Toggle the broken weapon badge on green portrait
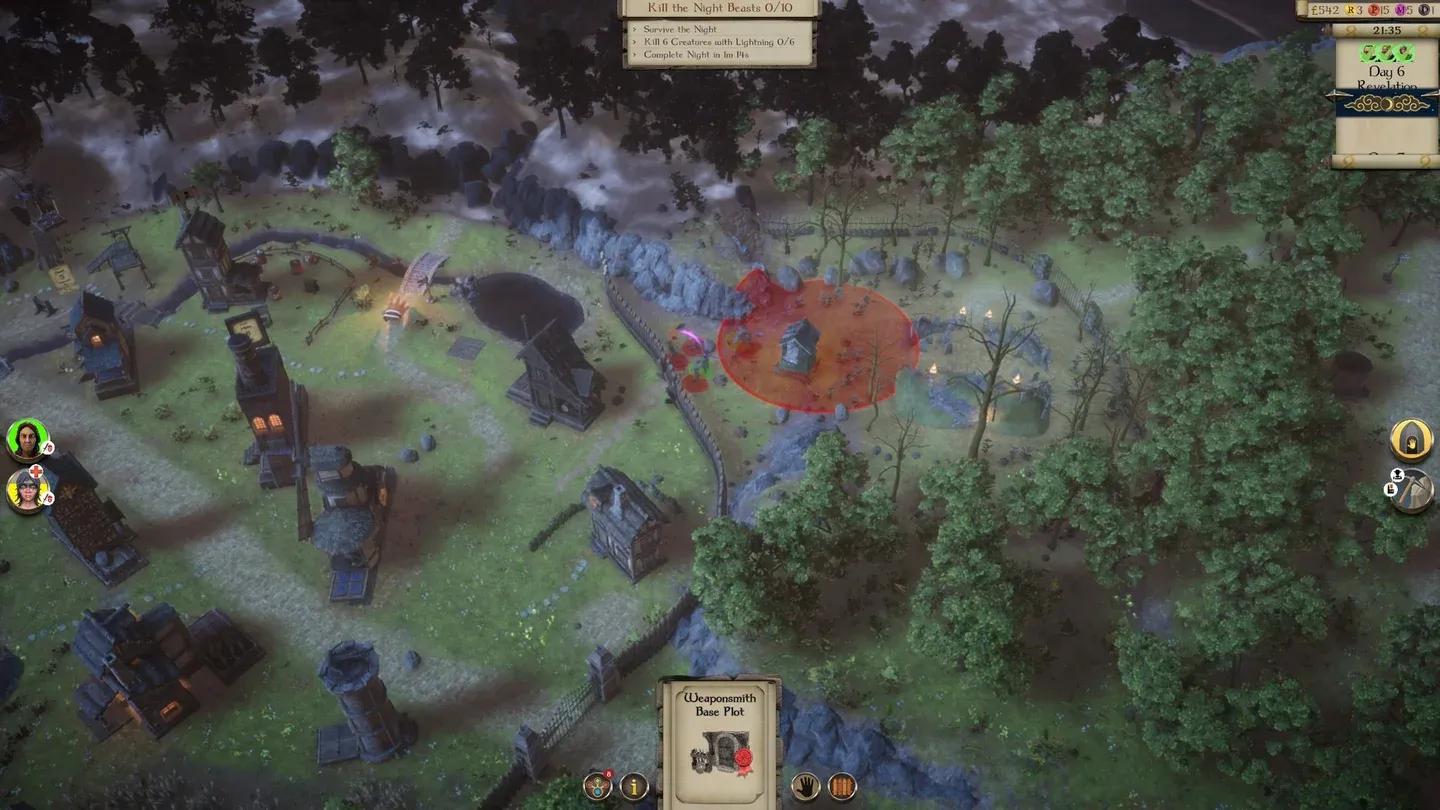Screen dimensions: 1440x810 (47, 446)
